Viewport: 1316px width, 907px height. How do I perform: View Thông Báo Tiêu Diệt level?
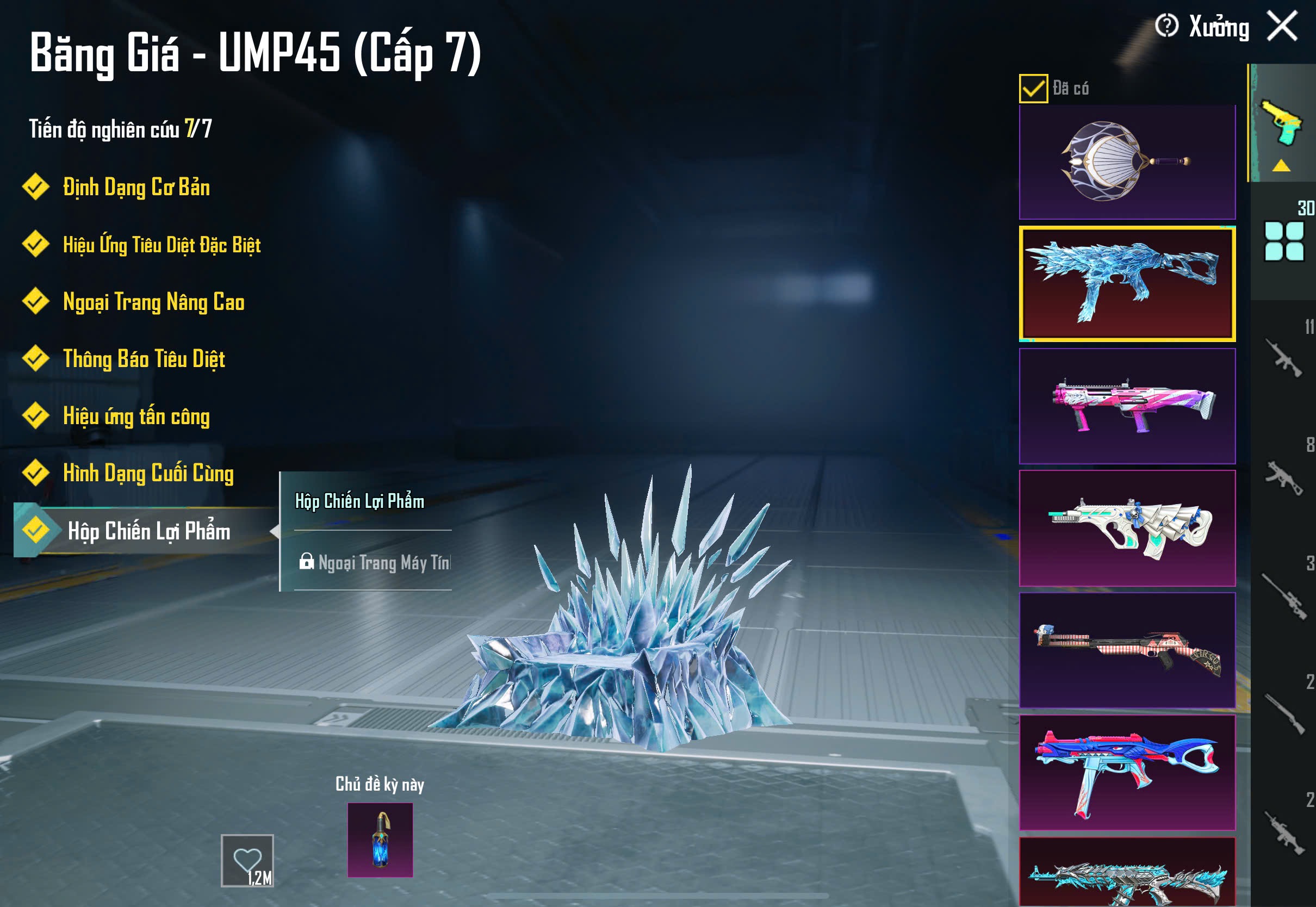[144, 359]
